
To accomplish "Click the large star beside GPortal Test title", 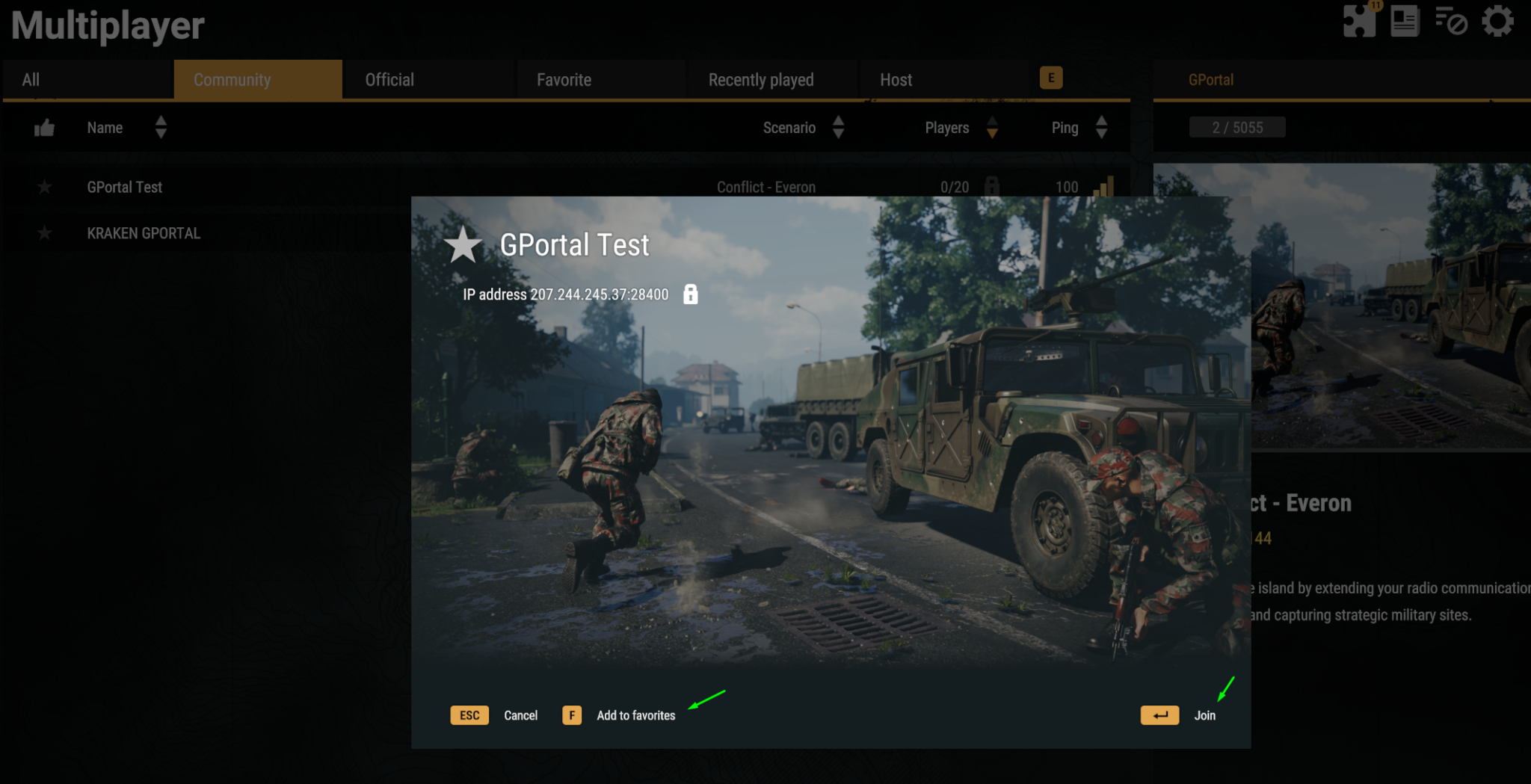I will click(x=463, y=247).
